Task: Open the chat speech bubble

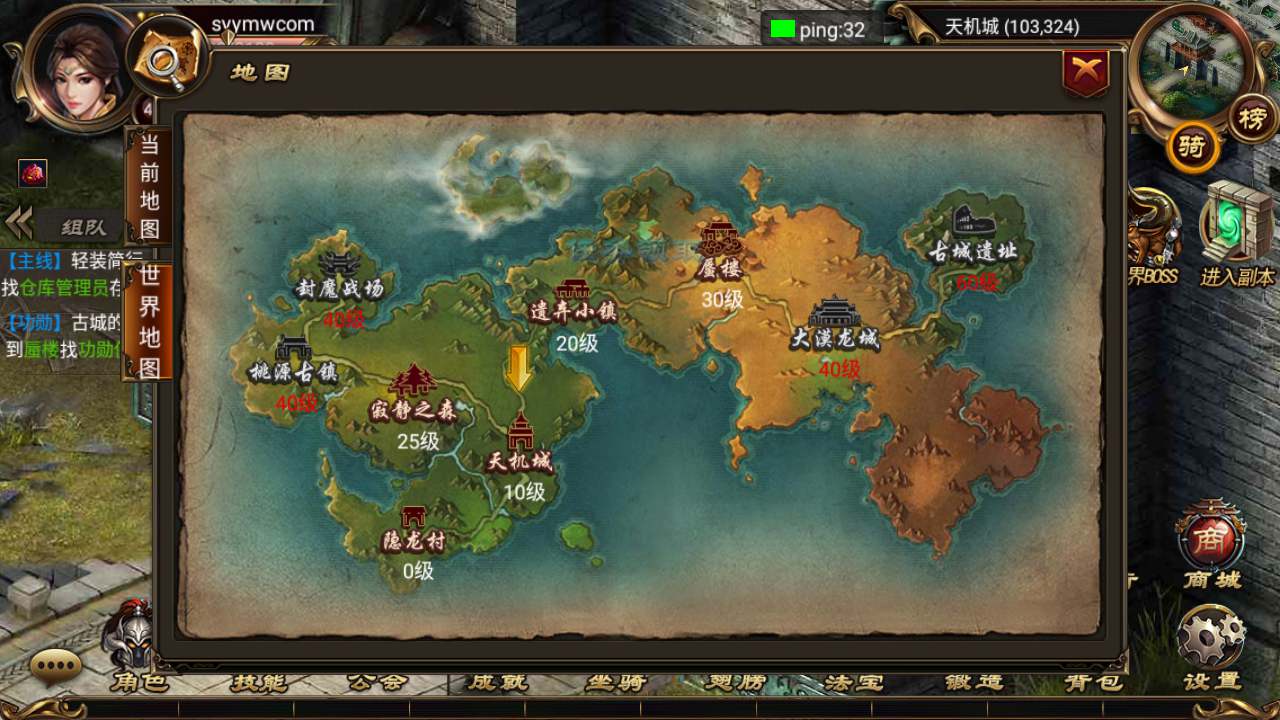Action: (x=56, y=665)
